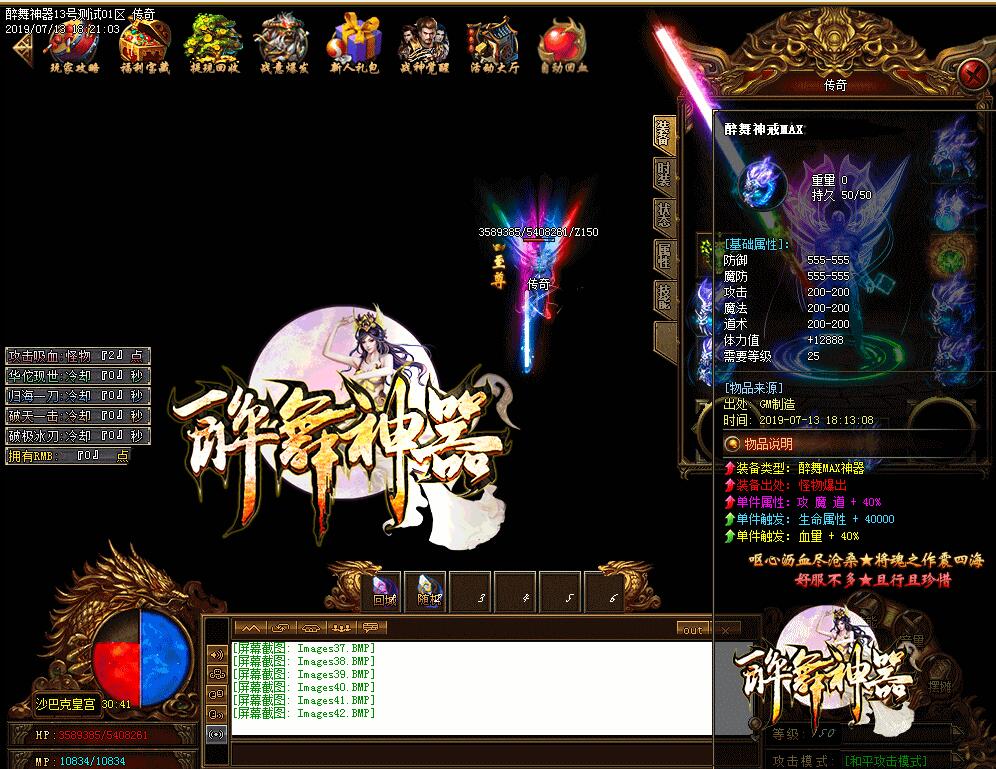Open the 福利宝藏 treasure chest icon
996x769 pixels.
[x=144, y=46]
